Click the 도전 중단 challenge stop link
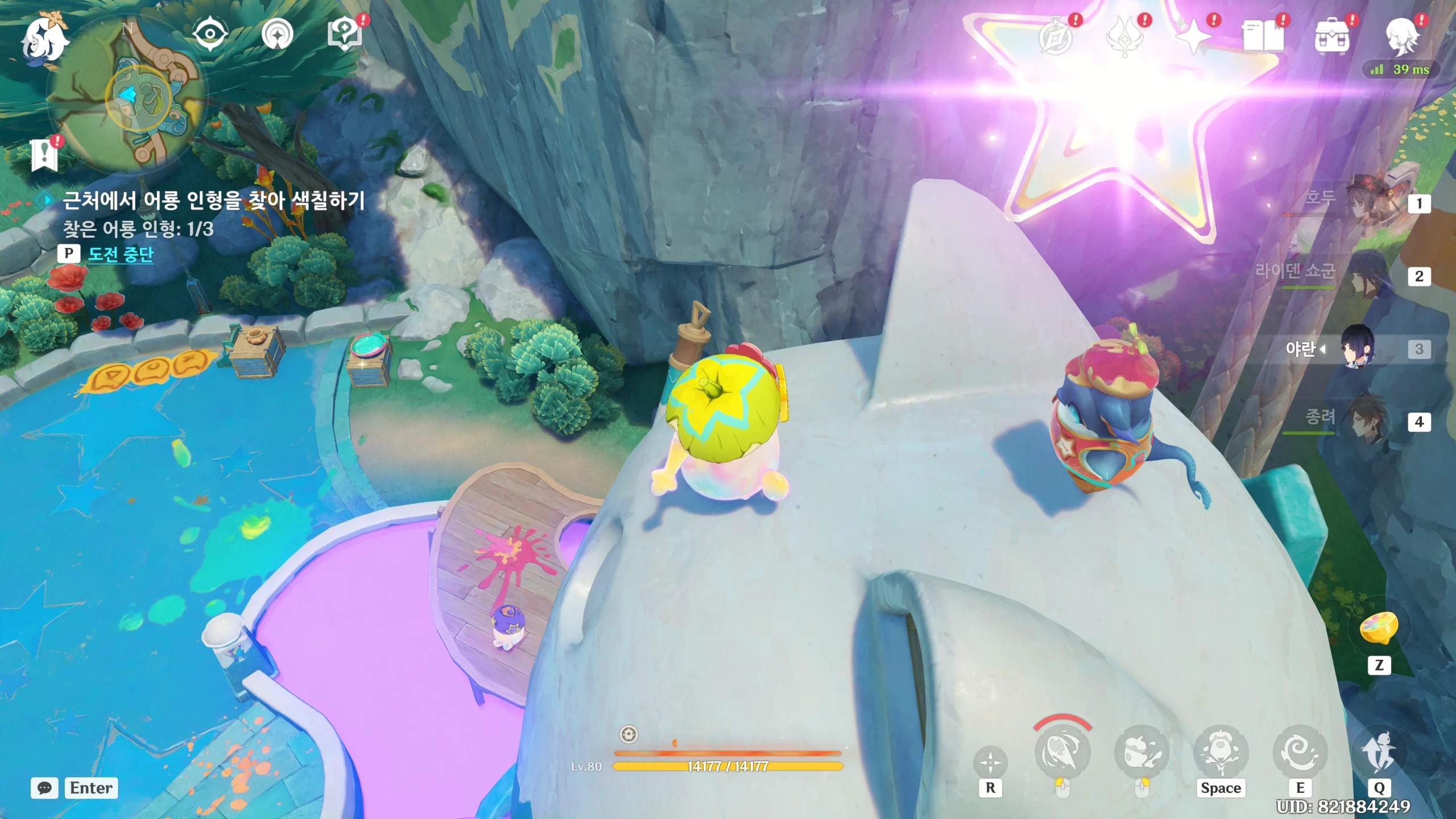This screenshot has width=1456, height=819. coord(121,254)
